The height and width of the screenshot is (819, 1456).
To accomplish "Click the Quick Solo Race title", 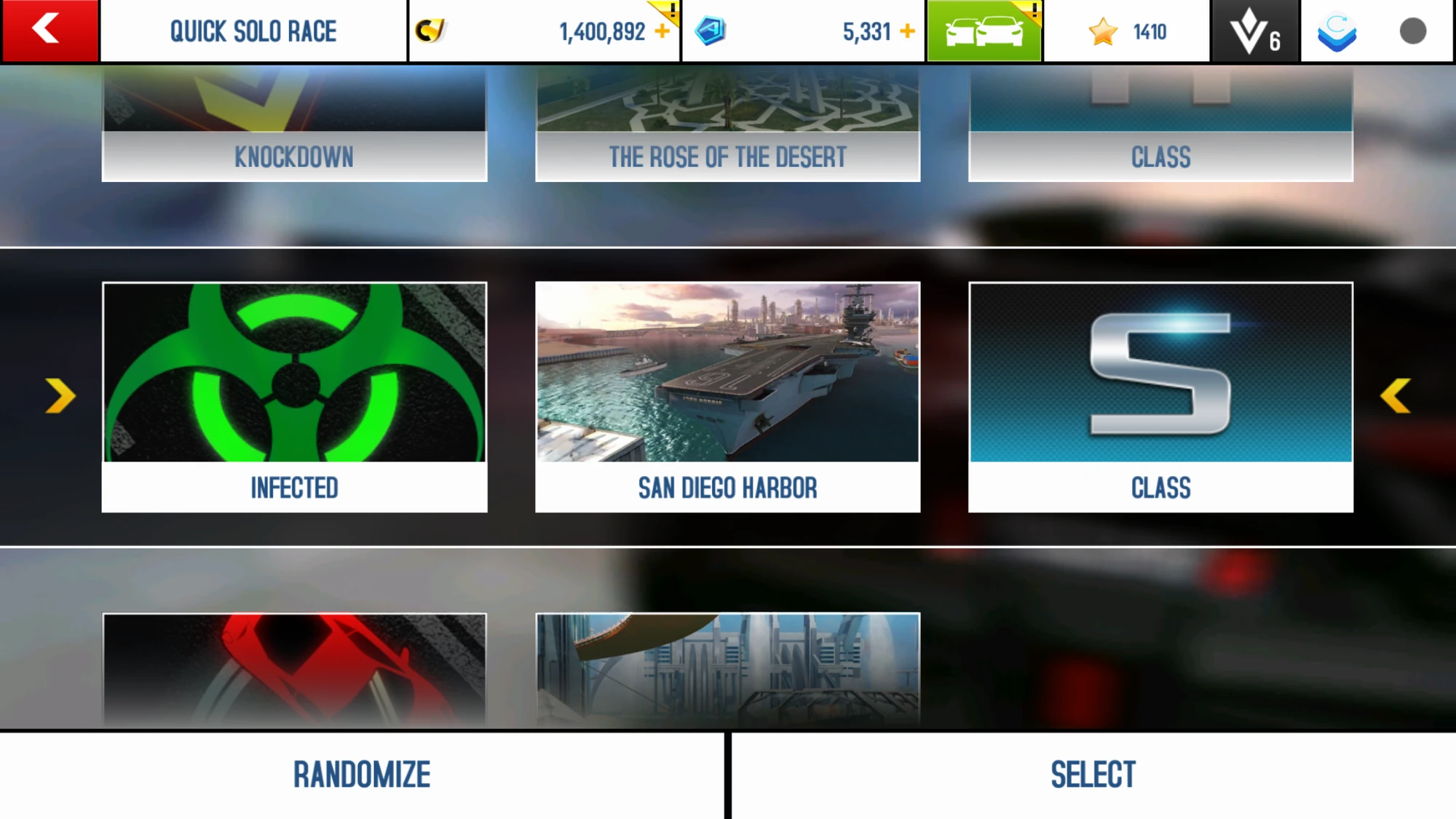I will click(253, 31).
